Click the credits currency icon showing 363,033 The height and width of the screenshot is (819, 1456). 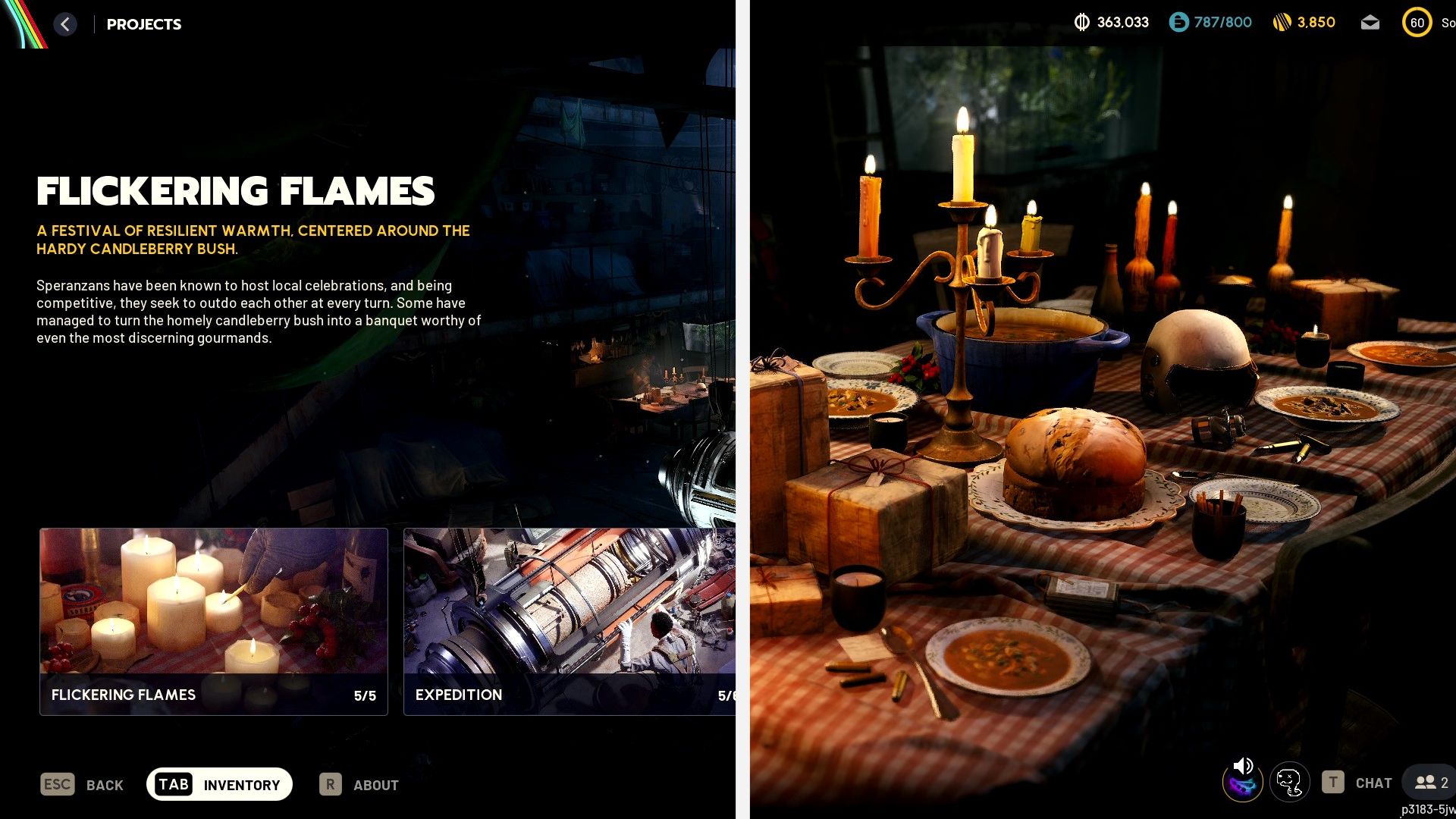1082,23
